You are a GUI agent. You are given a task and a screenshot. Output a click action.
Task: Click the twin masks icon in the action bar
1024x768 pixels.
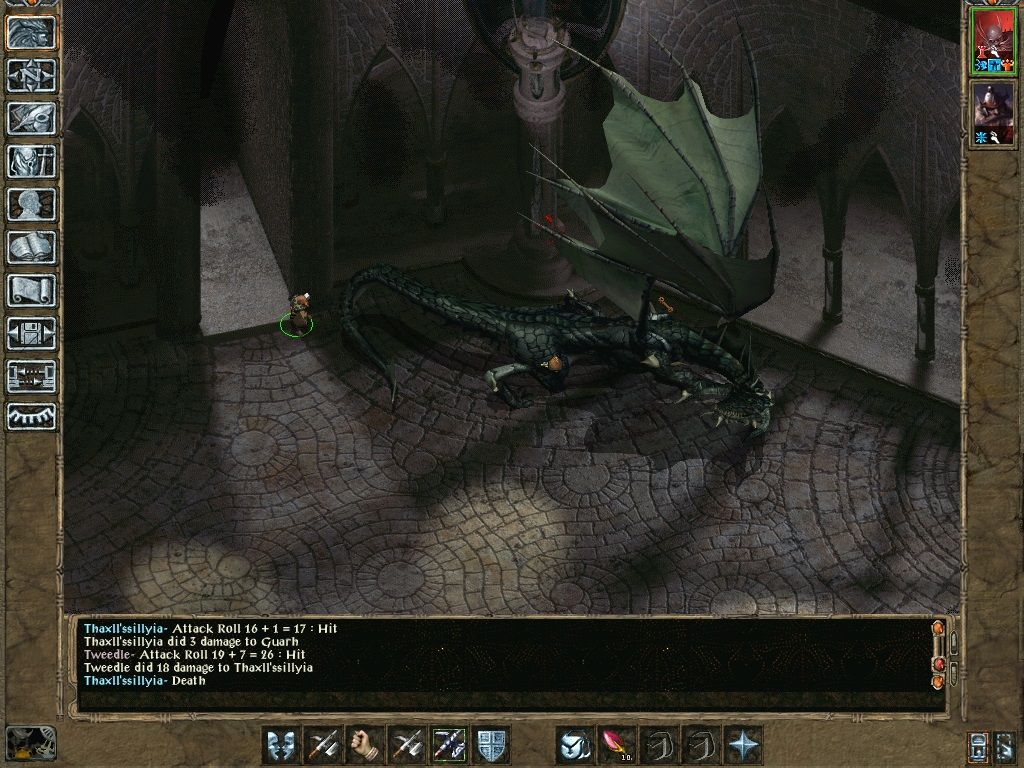281,745
